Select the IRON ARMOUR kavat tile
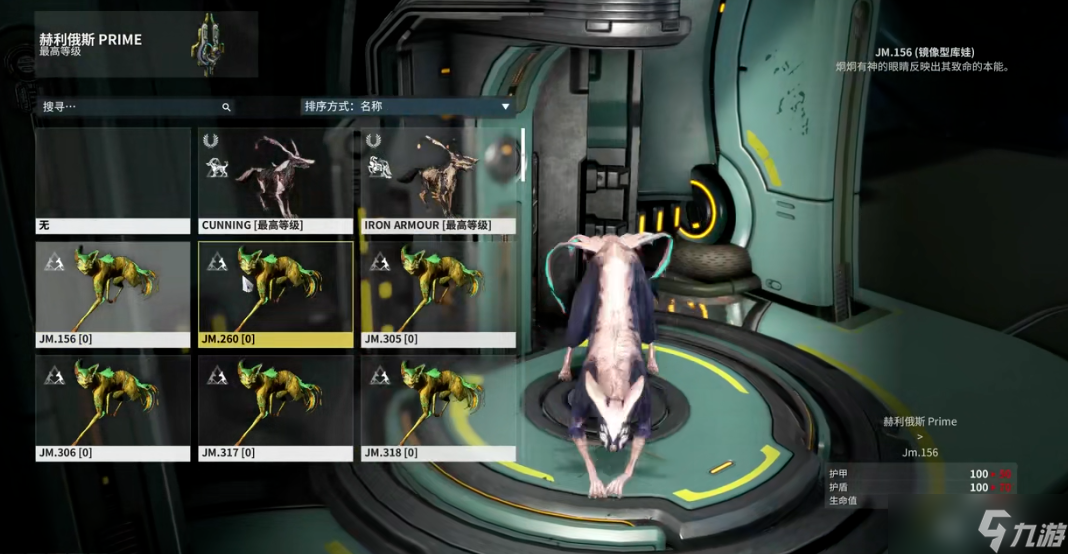This screenshot has width=1068, height=554. (x=438, y=180)
